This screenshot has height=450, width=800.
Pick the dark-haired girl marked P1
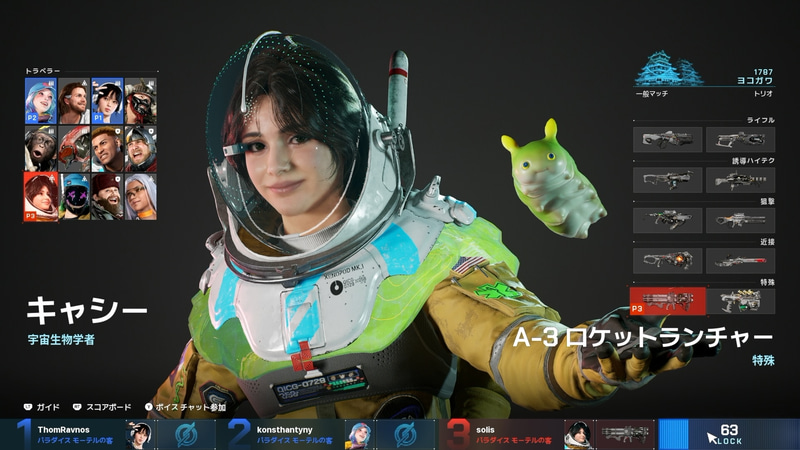(x=107, y=101)
